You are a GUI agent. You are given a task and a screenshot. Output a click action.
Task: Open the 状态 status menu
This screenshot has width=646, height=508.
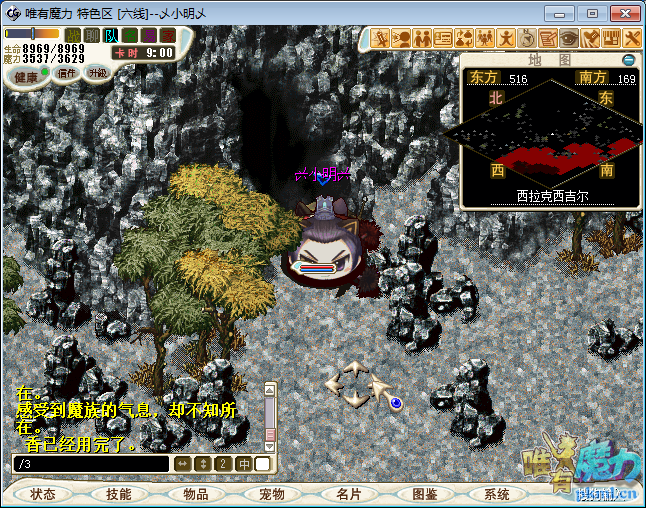point(43,494)
